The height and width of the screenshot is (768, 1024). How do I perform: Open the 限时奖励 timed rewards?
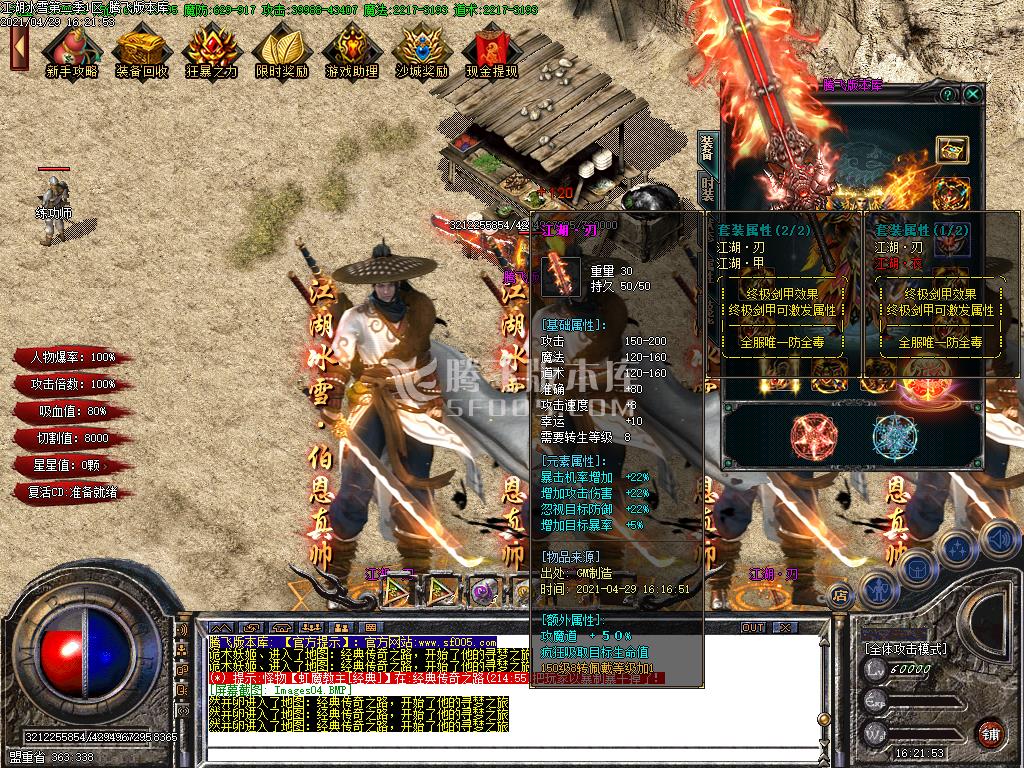click(x=281, y=50)
